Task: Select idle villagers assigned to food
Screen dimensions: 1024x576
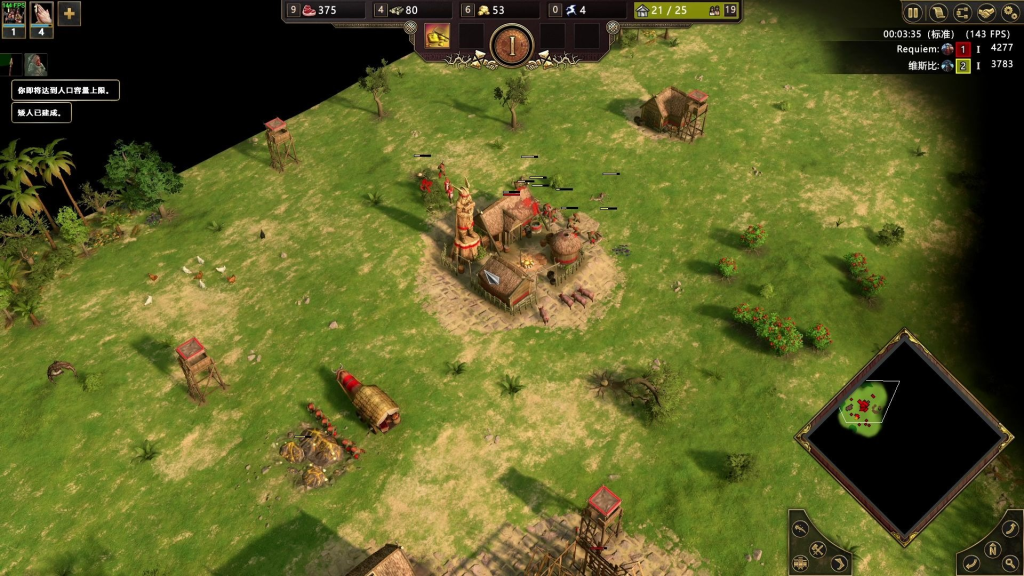Action: 293,11
